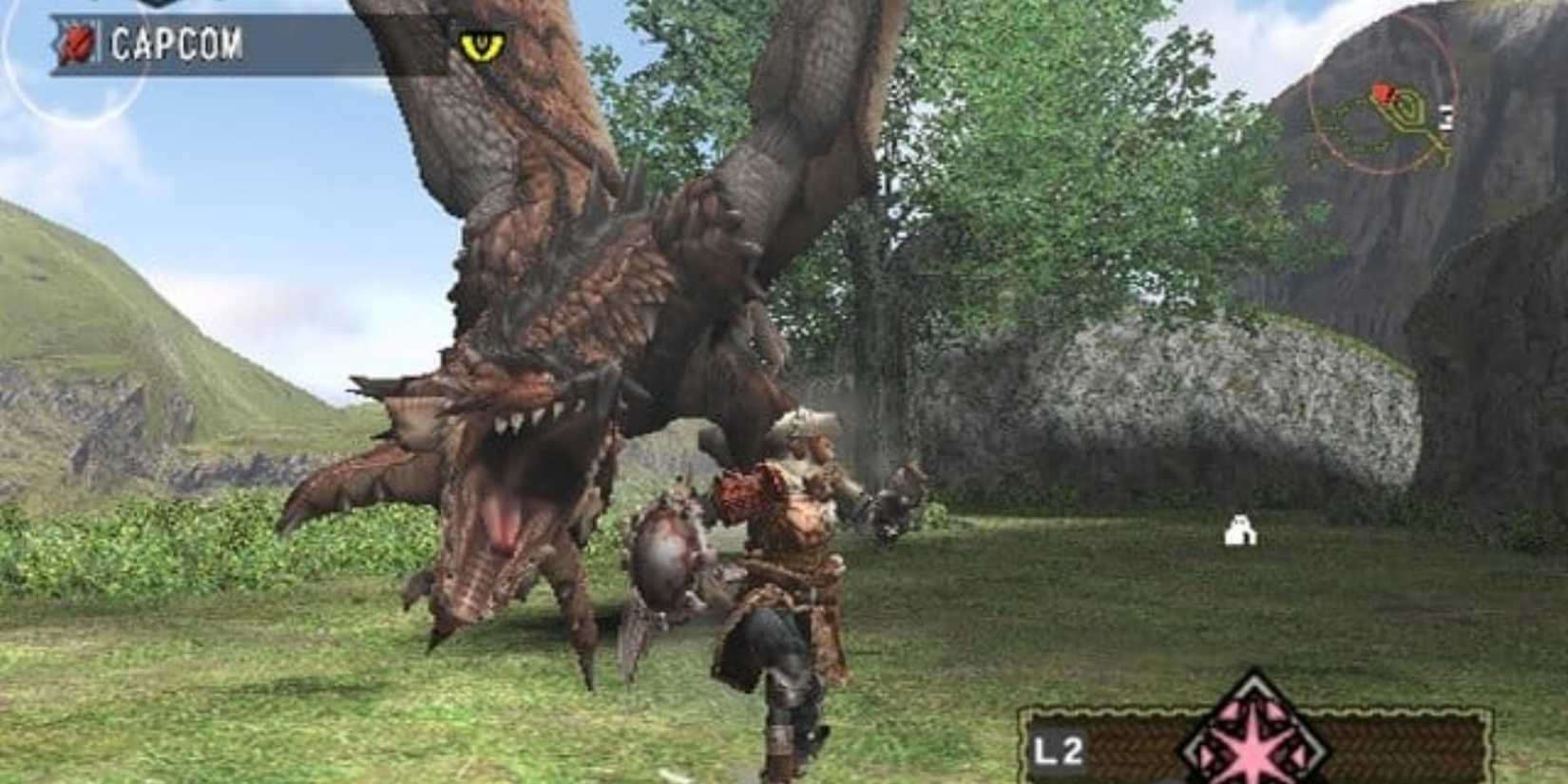Select the yellow monster eye indicator icon
This screenshot has width=1568, height=784.
coord(480,45)
